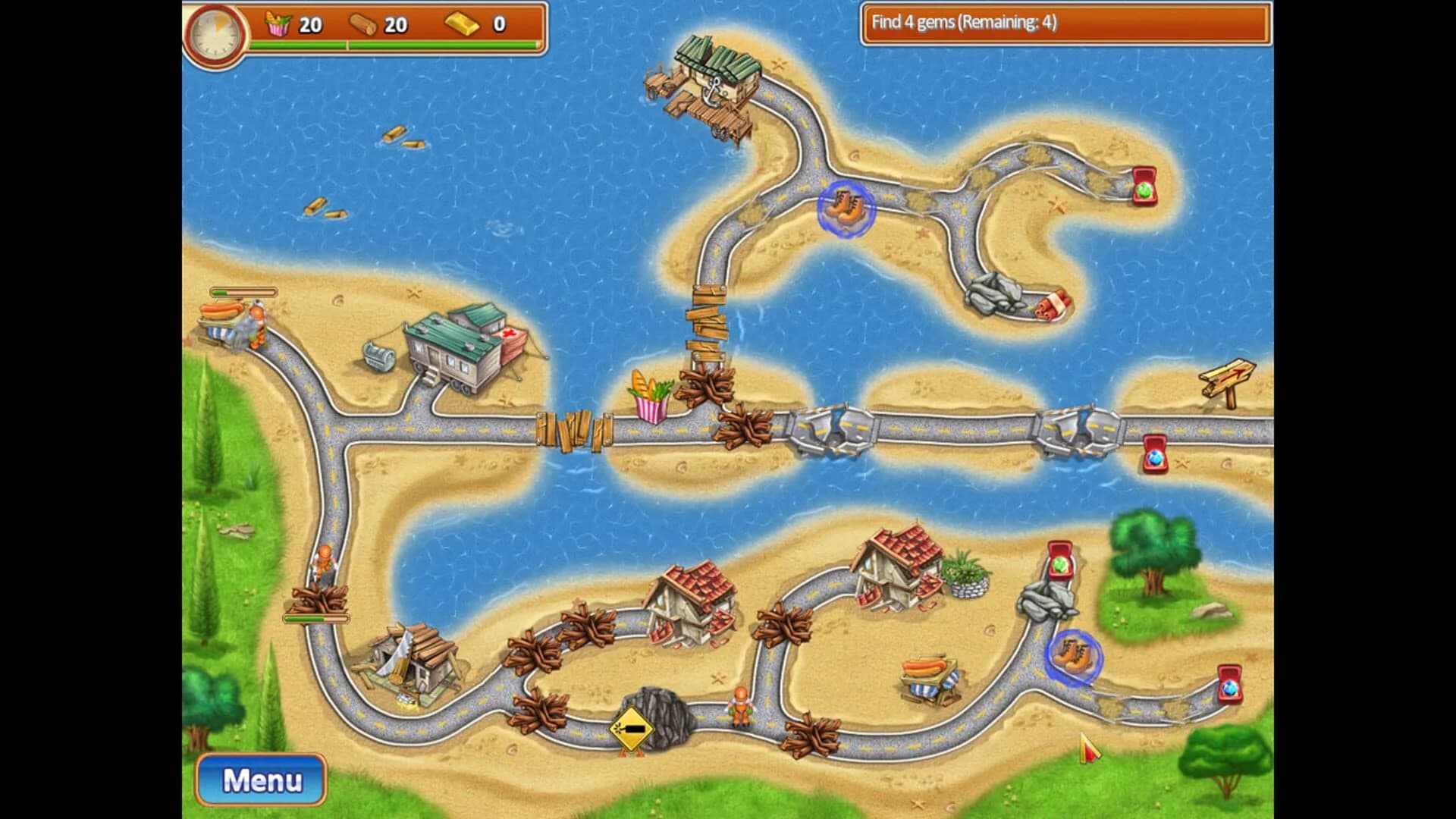The height and width of the screenshot is (819, 1456).
Task: Open the Menu
Action: 261,779
